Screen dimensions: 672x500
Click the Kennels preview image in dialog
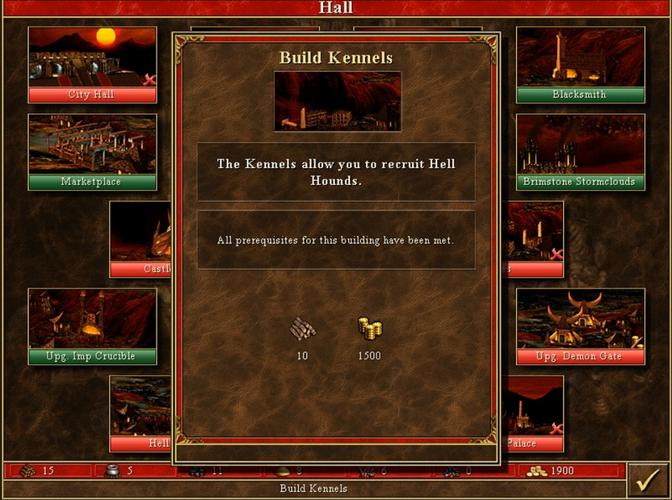[337, 101]
